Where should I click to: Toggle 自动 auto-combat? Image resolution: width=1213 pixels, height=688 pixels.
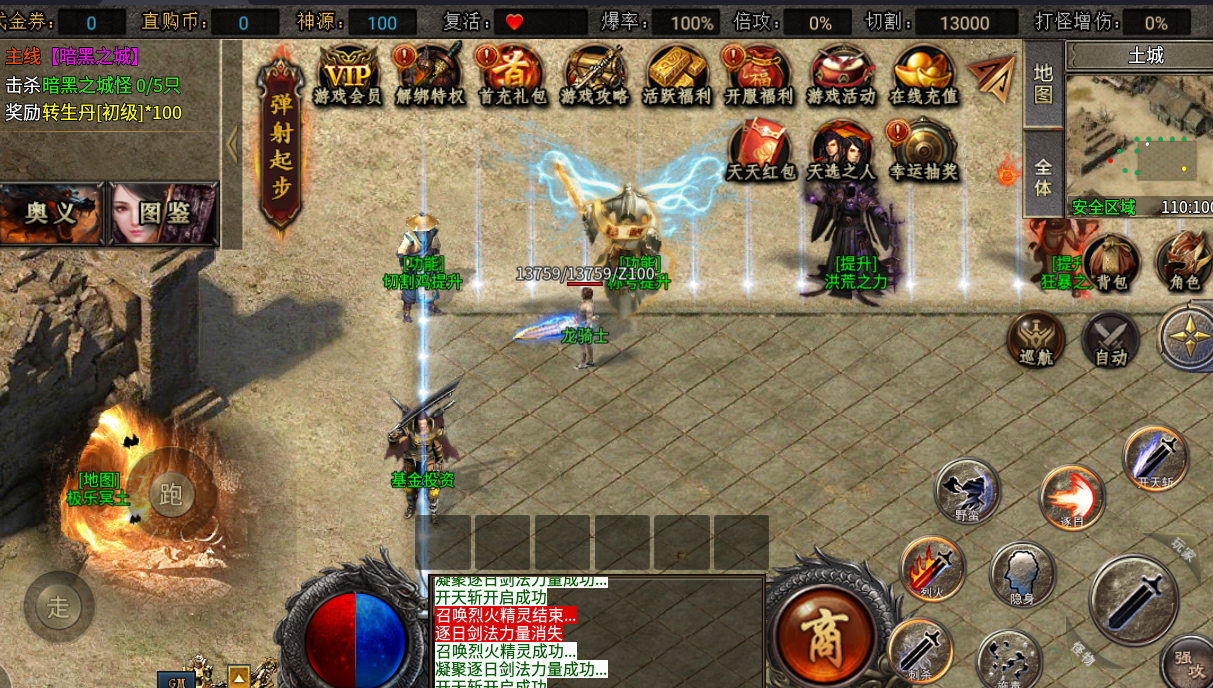click(x=1110, y=339)
